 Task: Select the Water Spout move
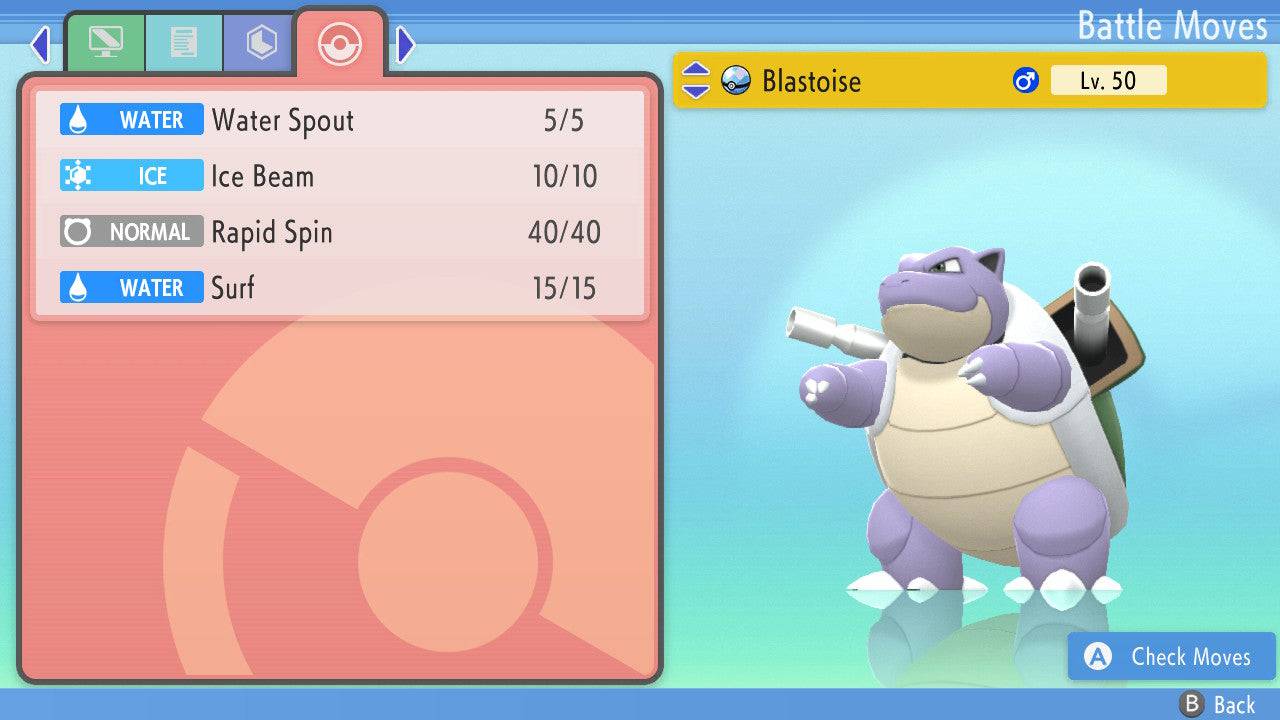[340, 121]
